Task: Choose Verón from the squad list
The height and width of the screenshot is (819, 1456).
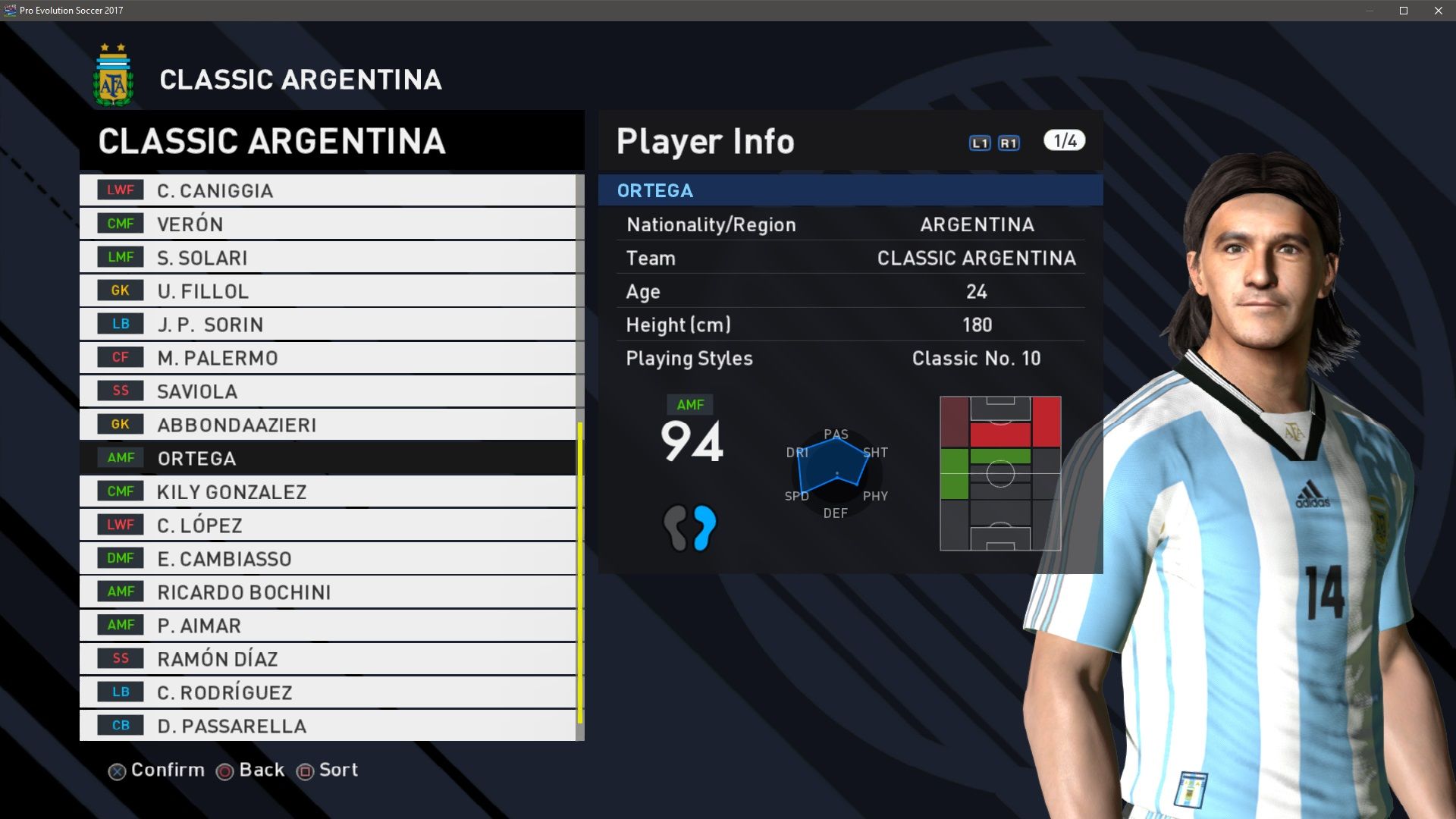Action: click(x=328, y=224)
